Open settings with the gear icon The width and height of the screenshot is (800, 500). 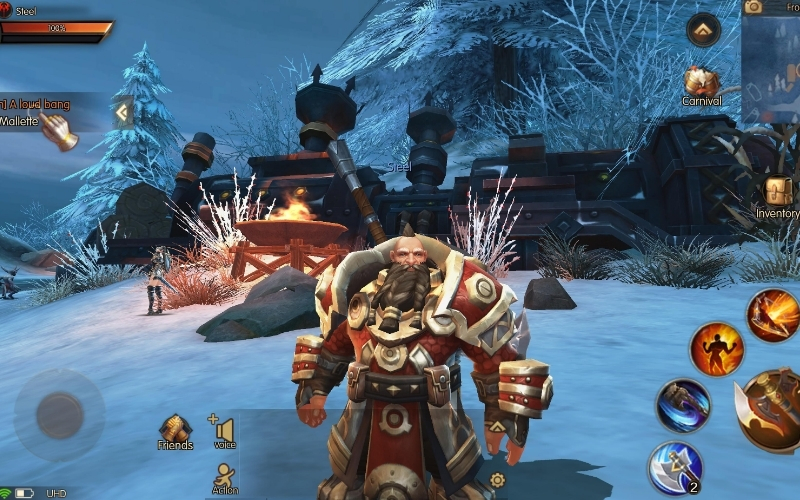pos(497,480)
